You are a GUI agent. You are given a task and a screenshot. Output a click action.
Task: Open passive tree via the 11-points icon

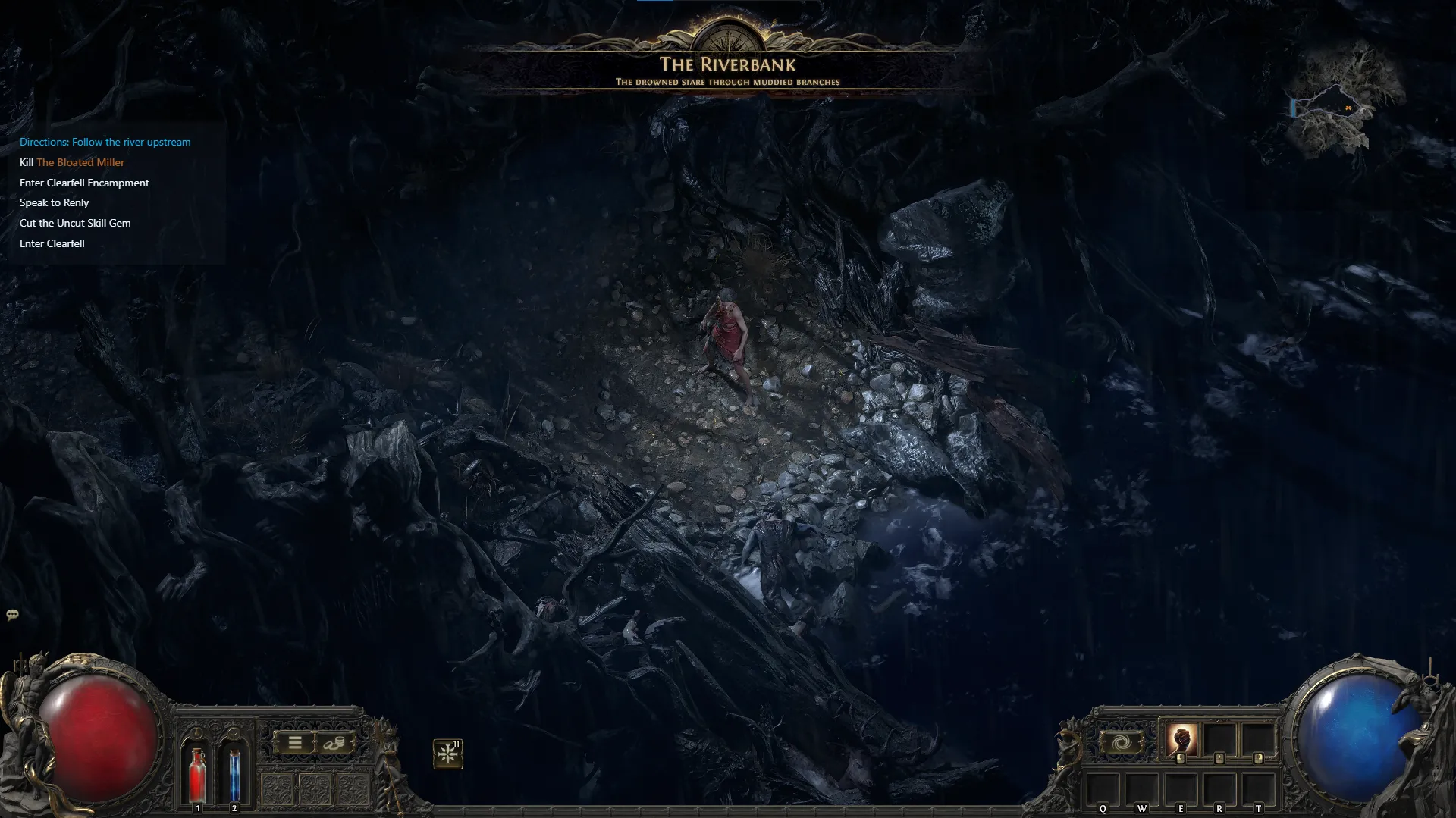[447, 752]
